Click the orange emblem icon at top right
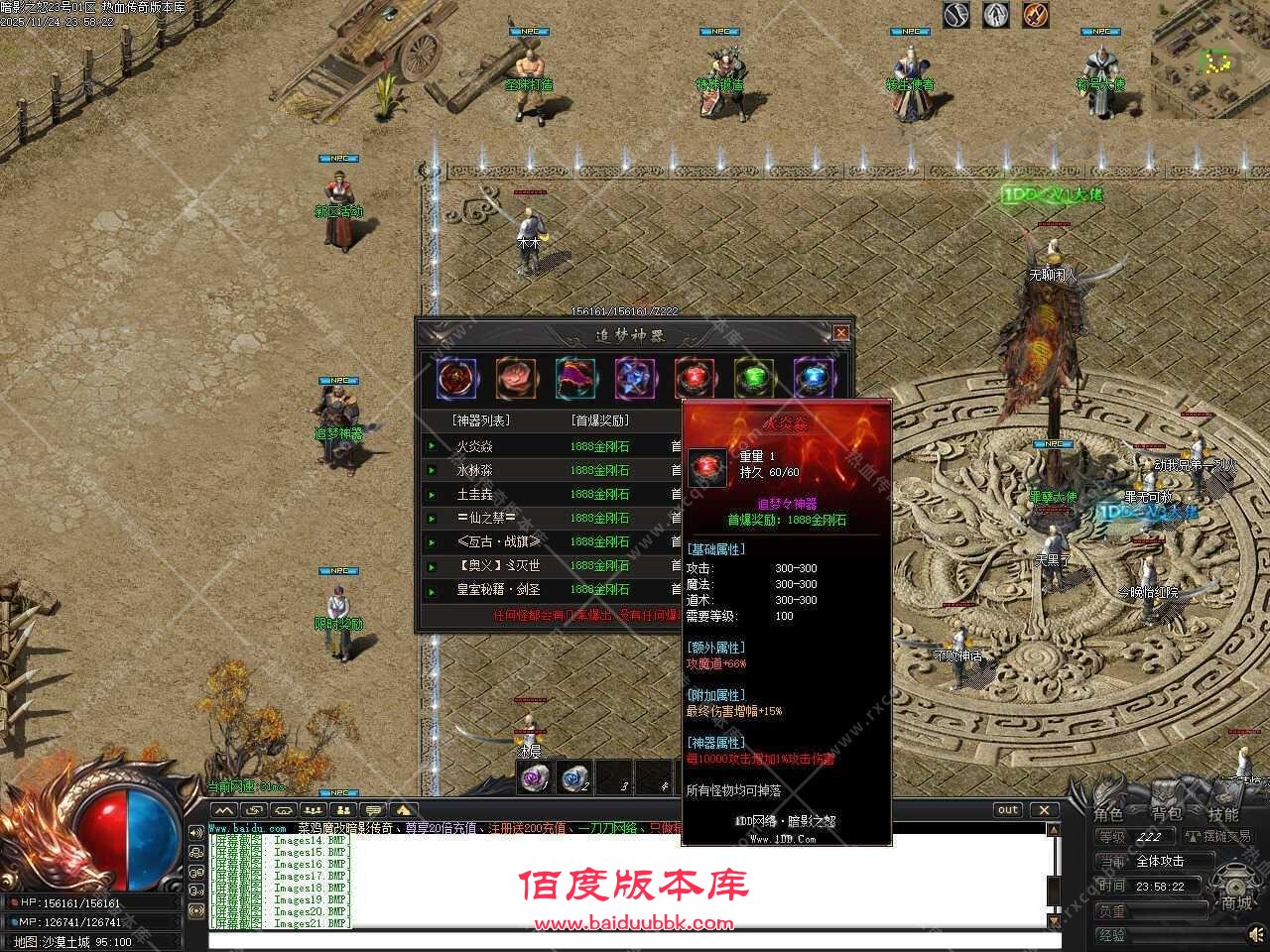The width and height of the screenshot is (1270, 952). tap(1035, 15)
